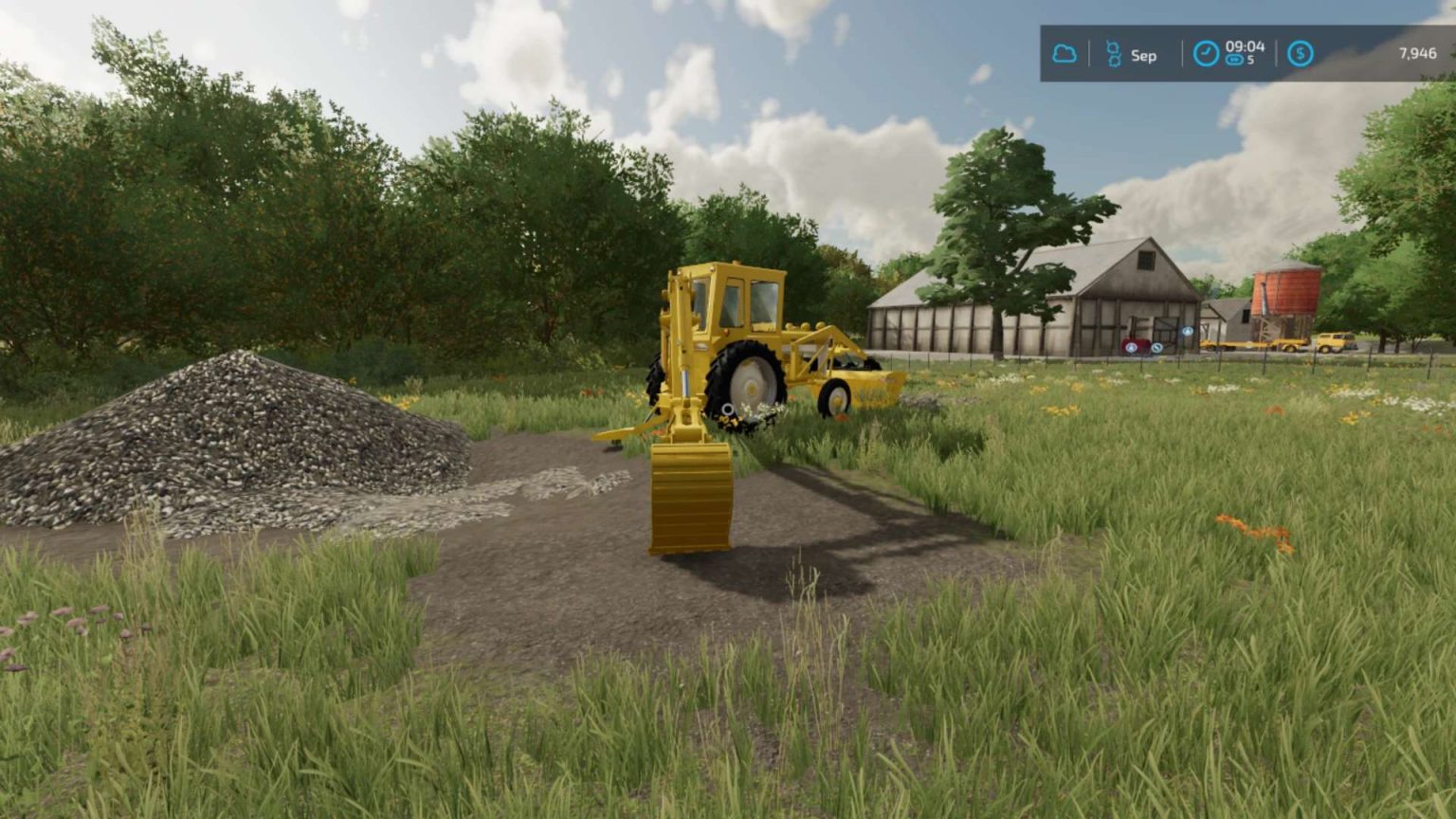1456x819 pixels.
Task: Click the blue hotspot icon on the red fuel tank
Action: 1132,347
